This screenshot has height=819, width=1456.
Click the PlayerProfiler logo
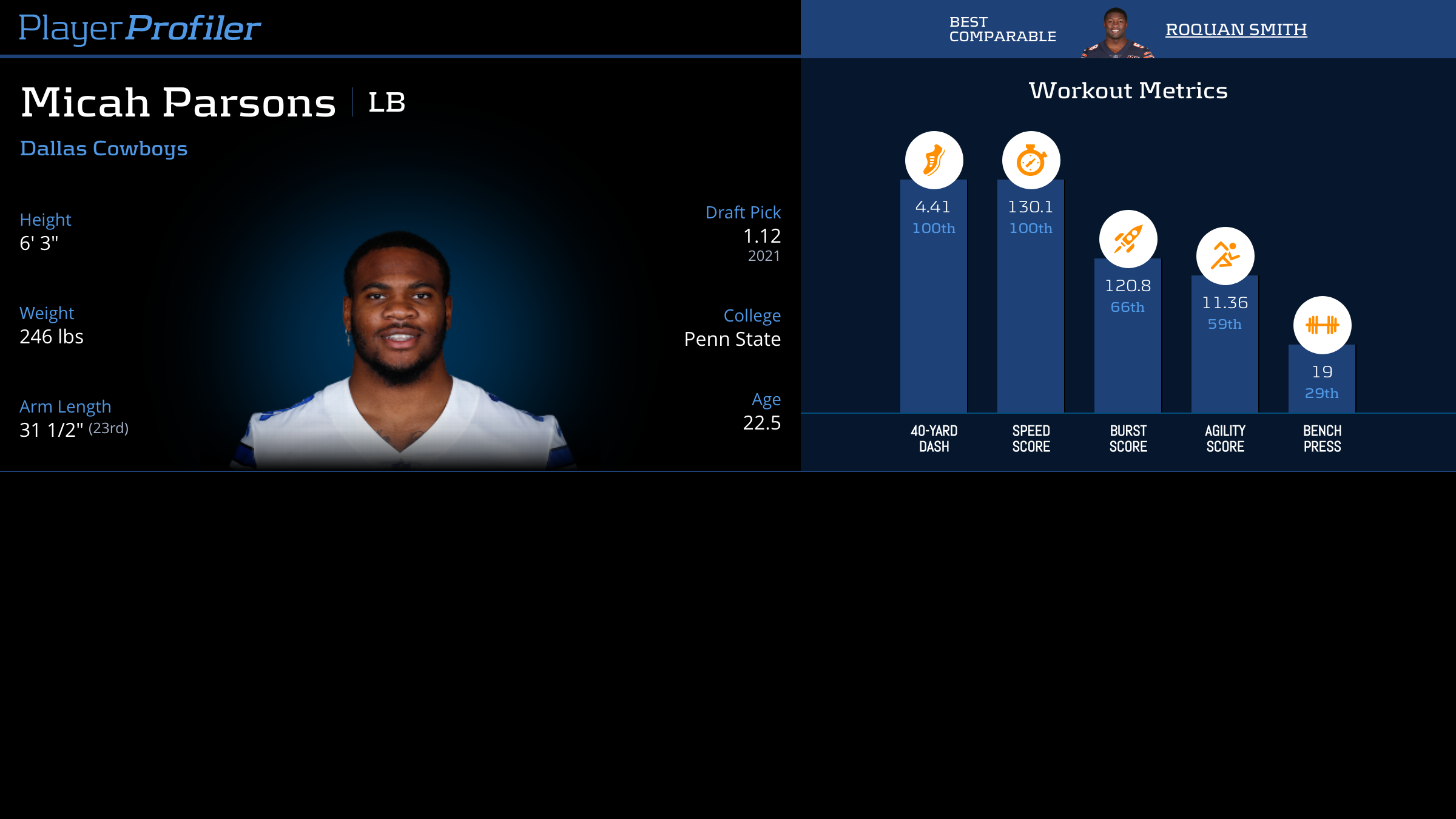coord(140,29)
